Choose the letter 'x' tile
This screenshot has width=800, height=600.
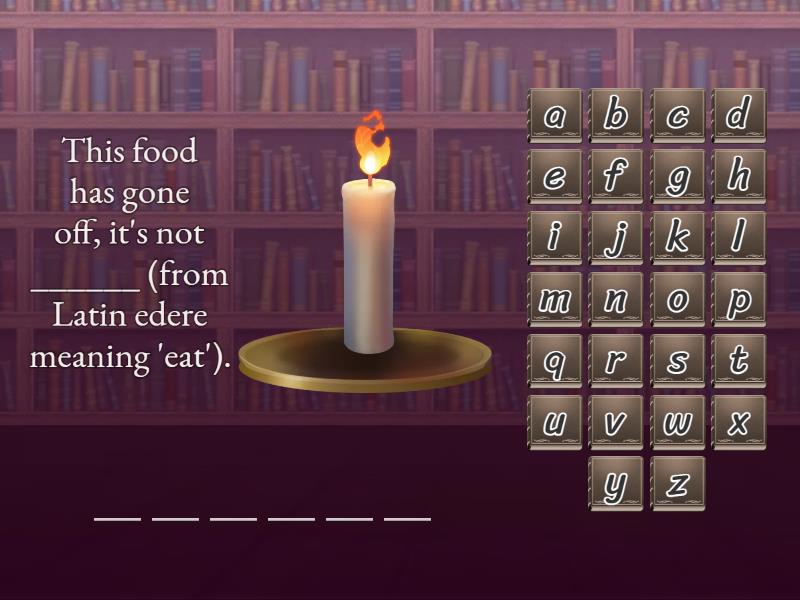(739, 422)
